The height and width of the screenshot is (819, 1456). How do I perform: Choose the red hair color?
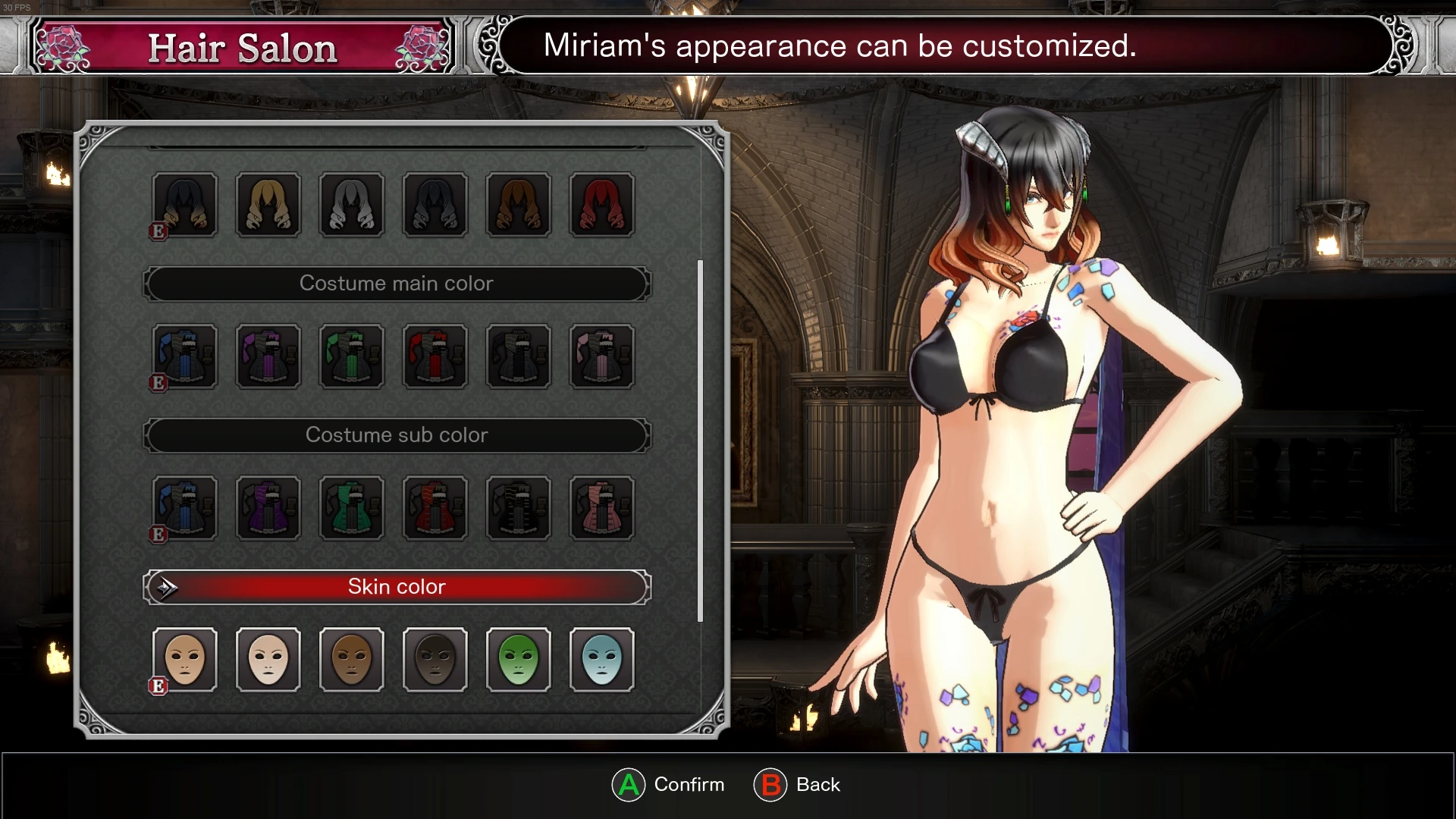click(602, 205)
